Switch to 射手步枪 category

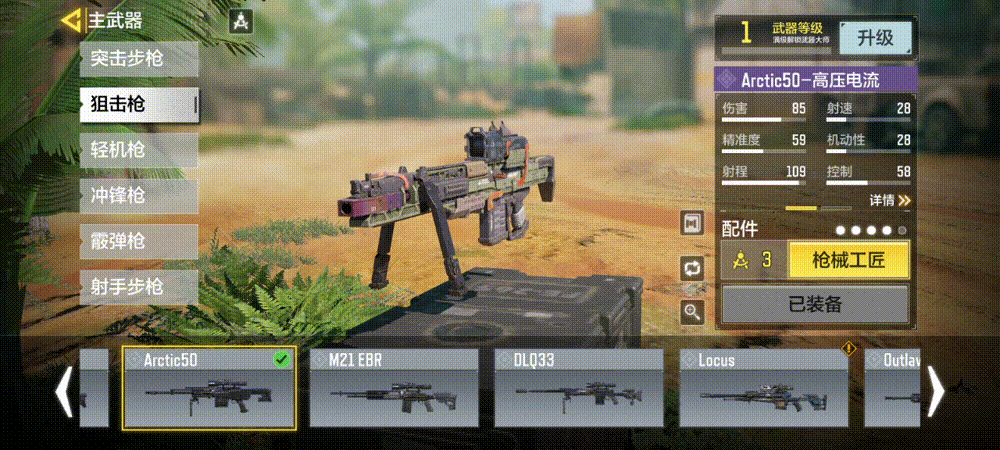(138, 288)
